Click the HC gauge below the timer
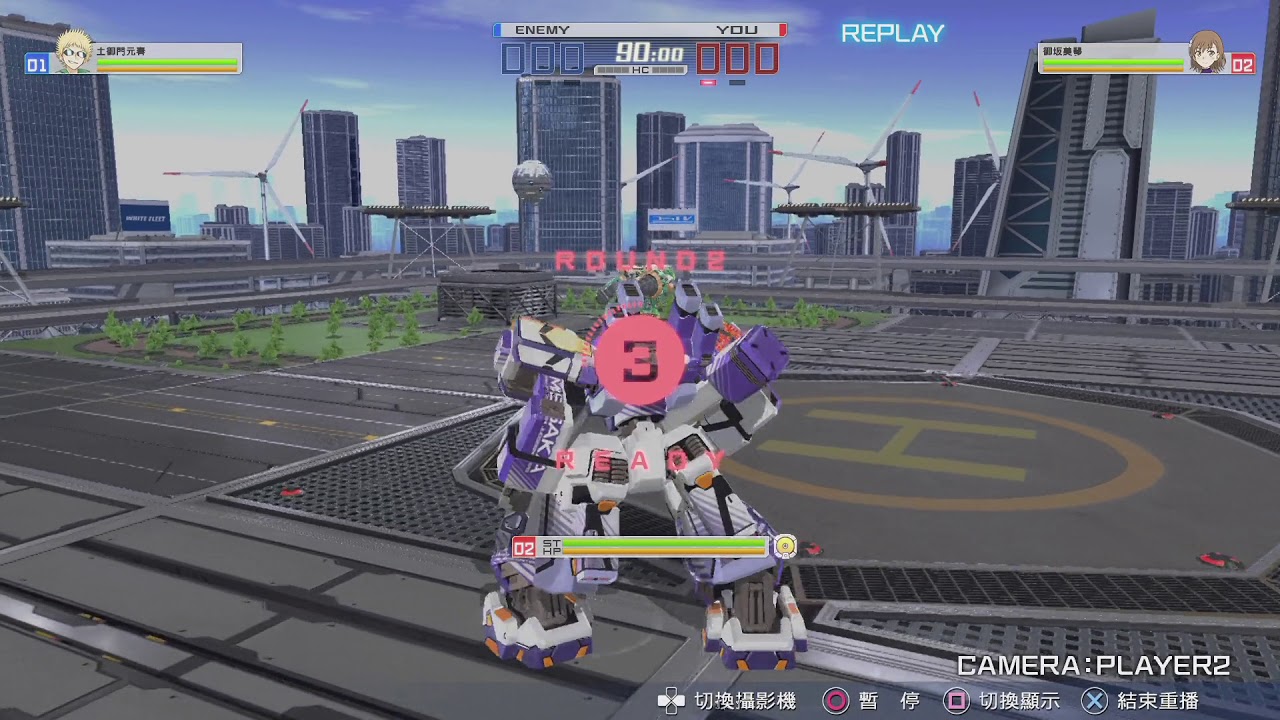 640,70
